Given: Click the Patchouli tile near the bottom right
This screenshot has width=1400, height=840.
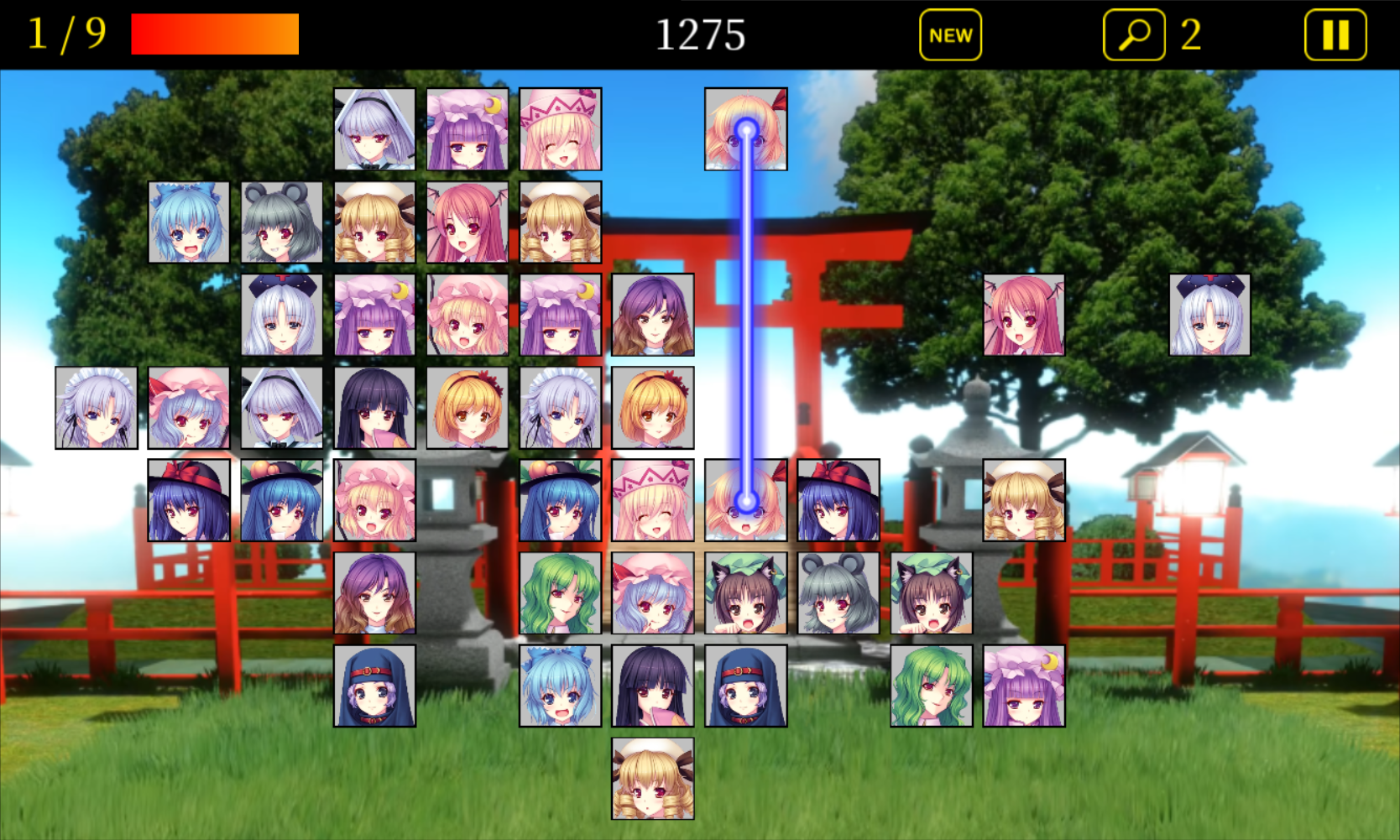Looking at the screenshot, I should [1023, 686].
